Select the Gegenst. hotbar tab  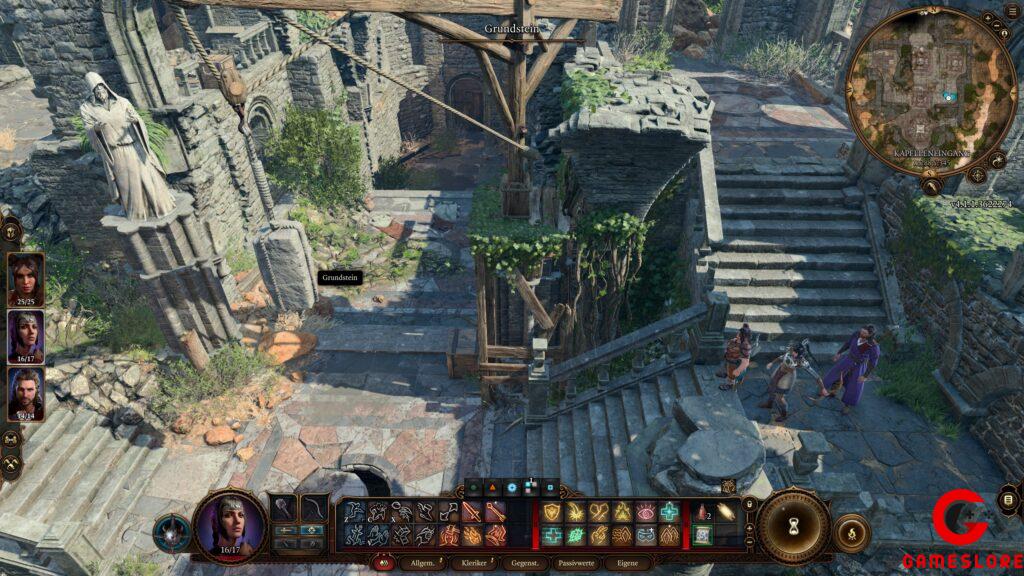tap(525, 564)
